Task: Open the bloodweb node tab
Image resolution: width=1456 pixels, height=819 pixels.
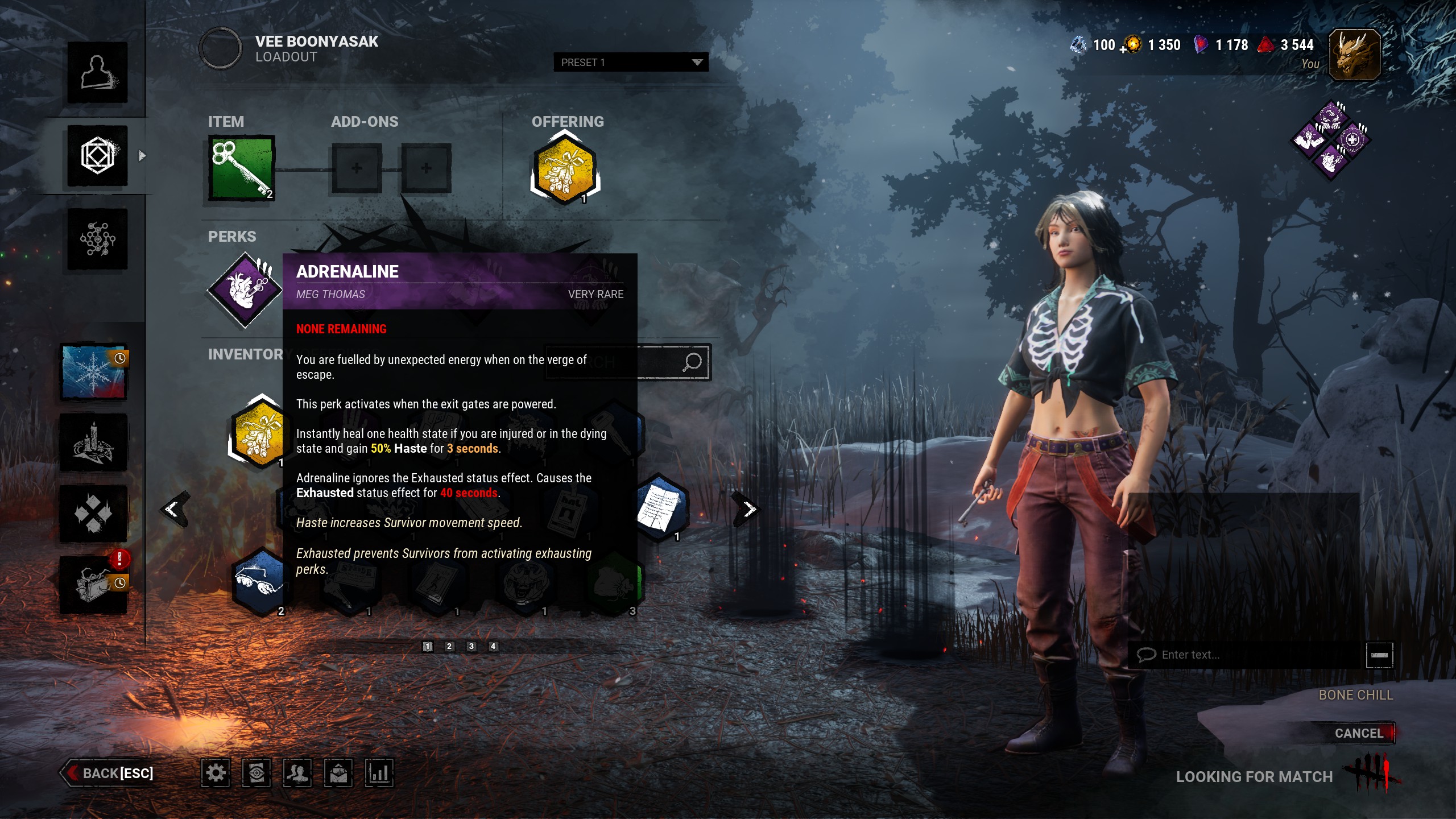Action: pos(97,239)
